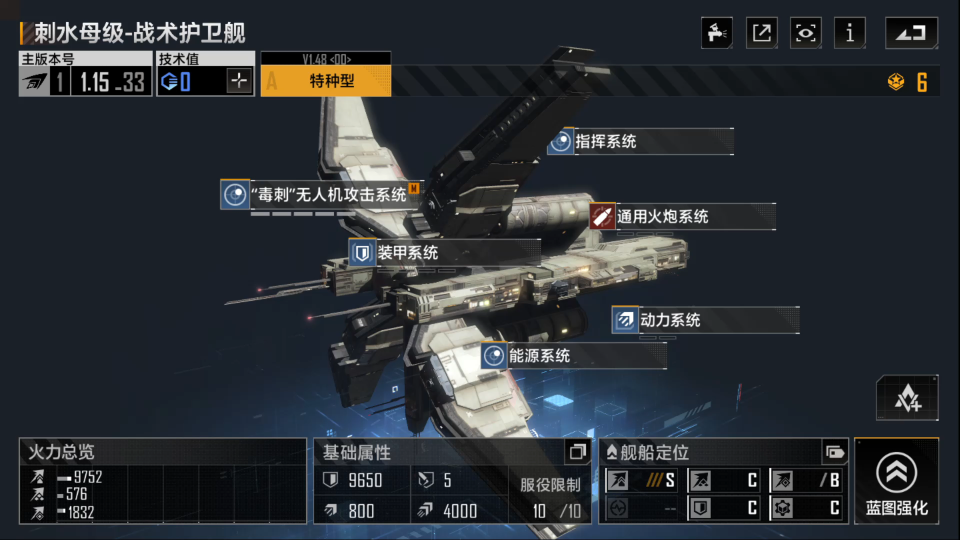Screen dimensions: 960x540
Task: Open the 指挥系统 command system label
Action: click(640, 142)
